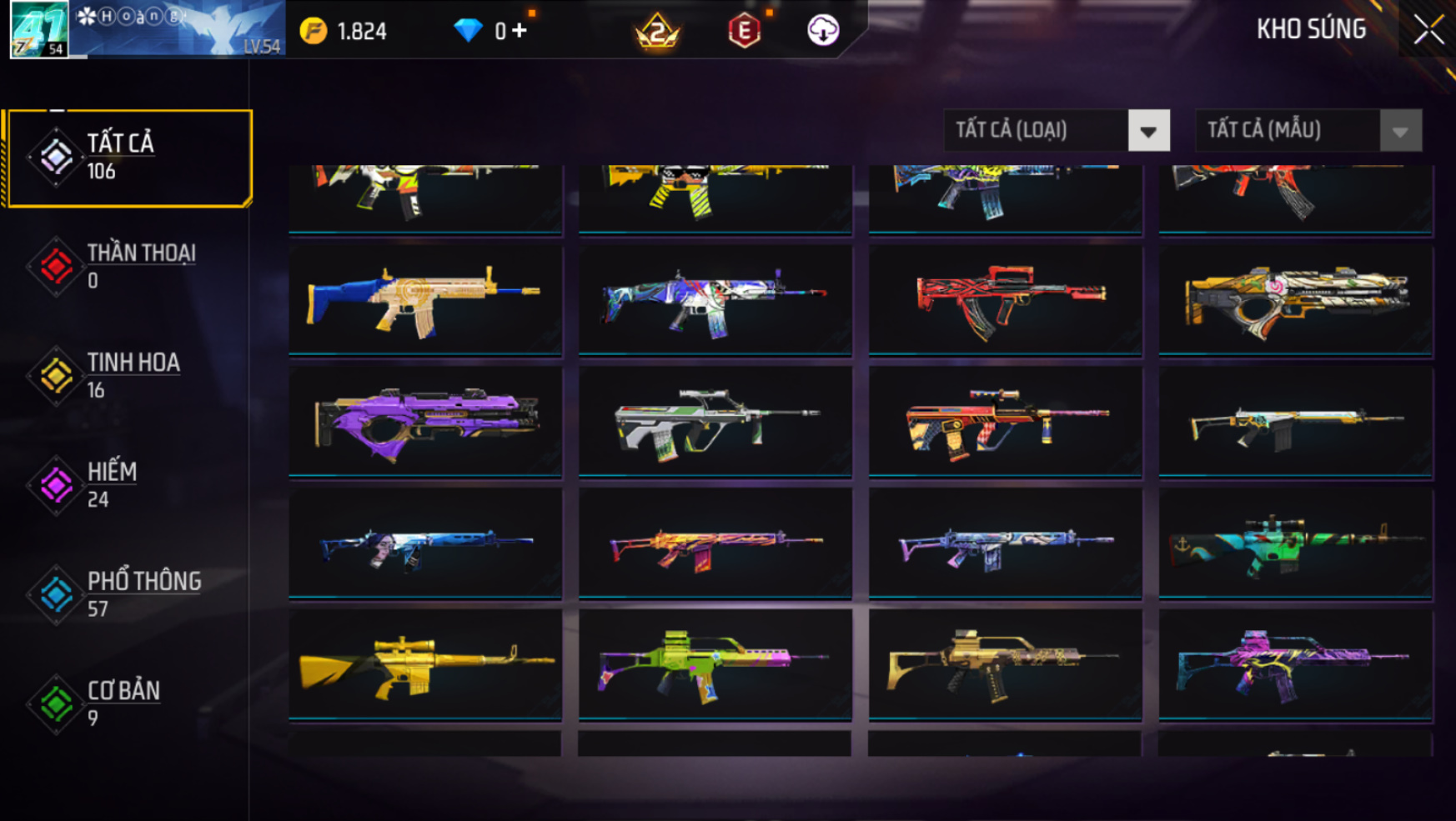Choose the purple bullpup rifle skin
The width and height of the screenshot is (1456, 821).
tap(425, 422)
